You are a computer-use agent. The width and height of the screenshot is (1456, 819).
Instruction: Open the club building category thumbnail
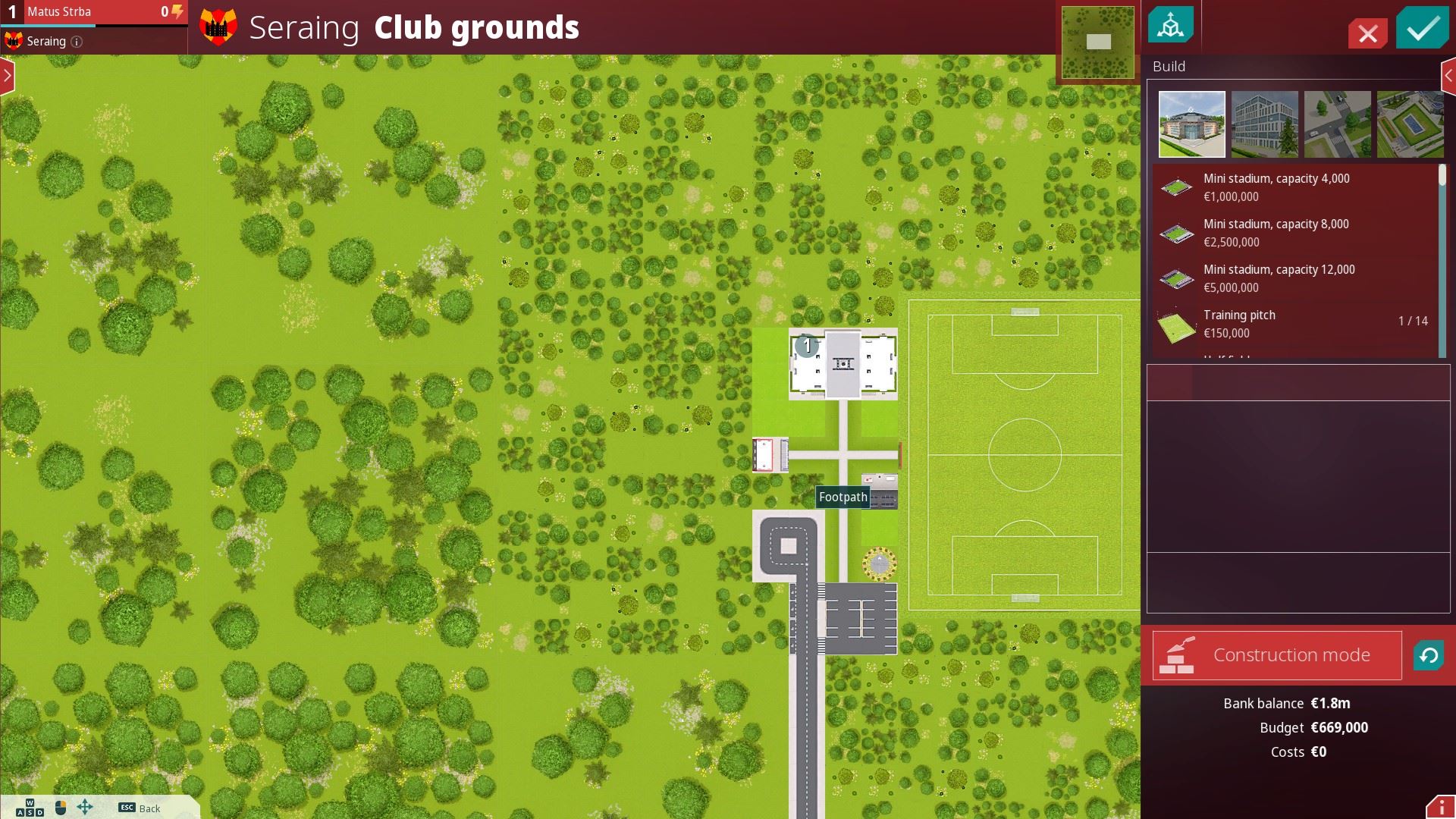tap(1191, 124)
